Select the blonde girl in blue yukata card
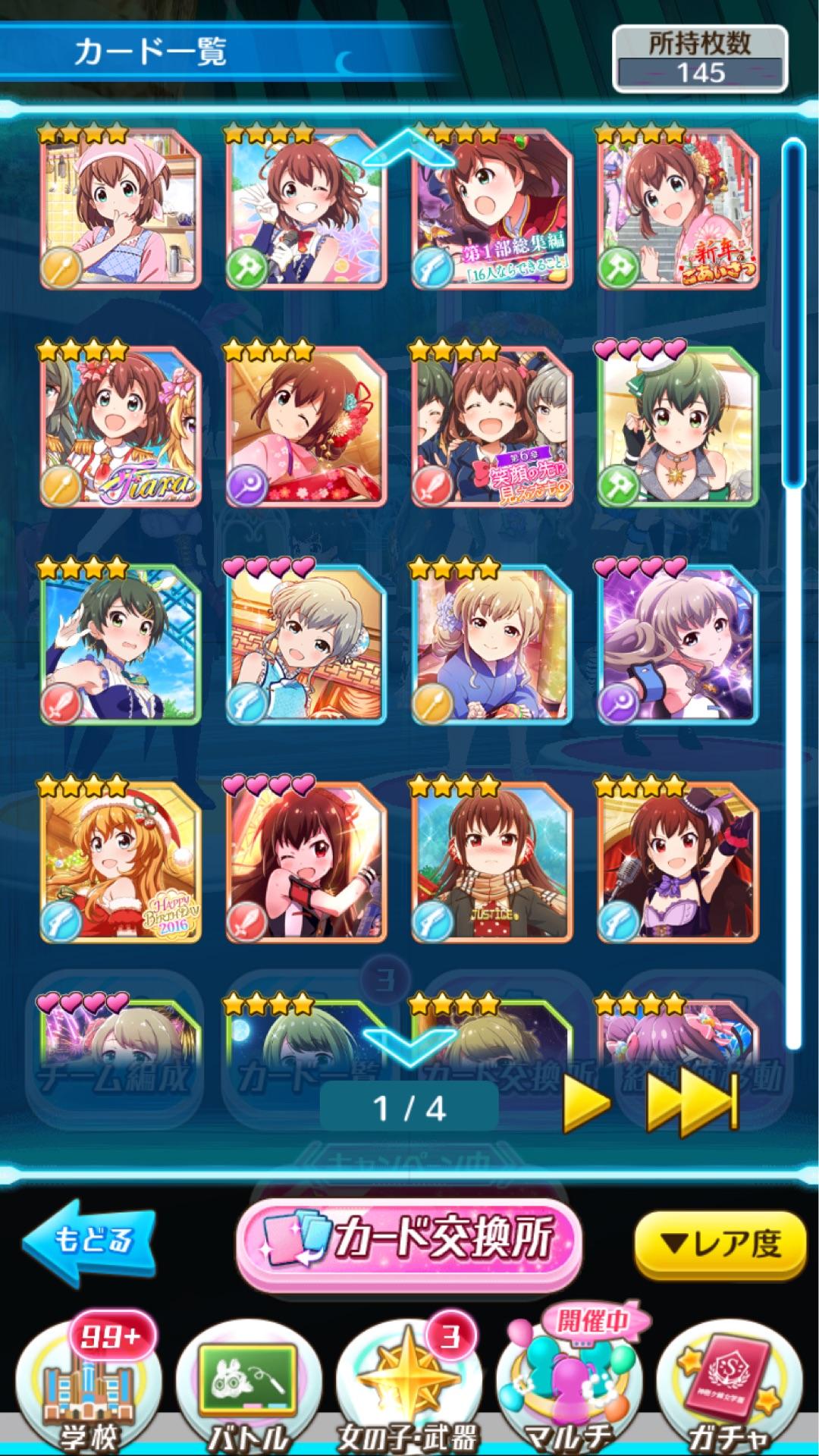 pyautogui.click(x=491, y=644)
